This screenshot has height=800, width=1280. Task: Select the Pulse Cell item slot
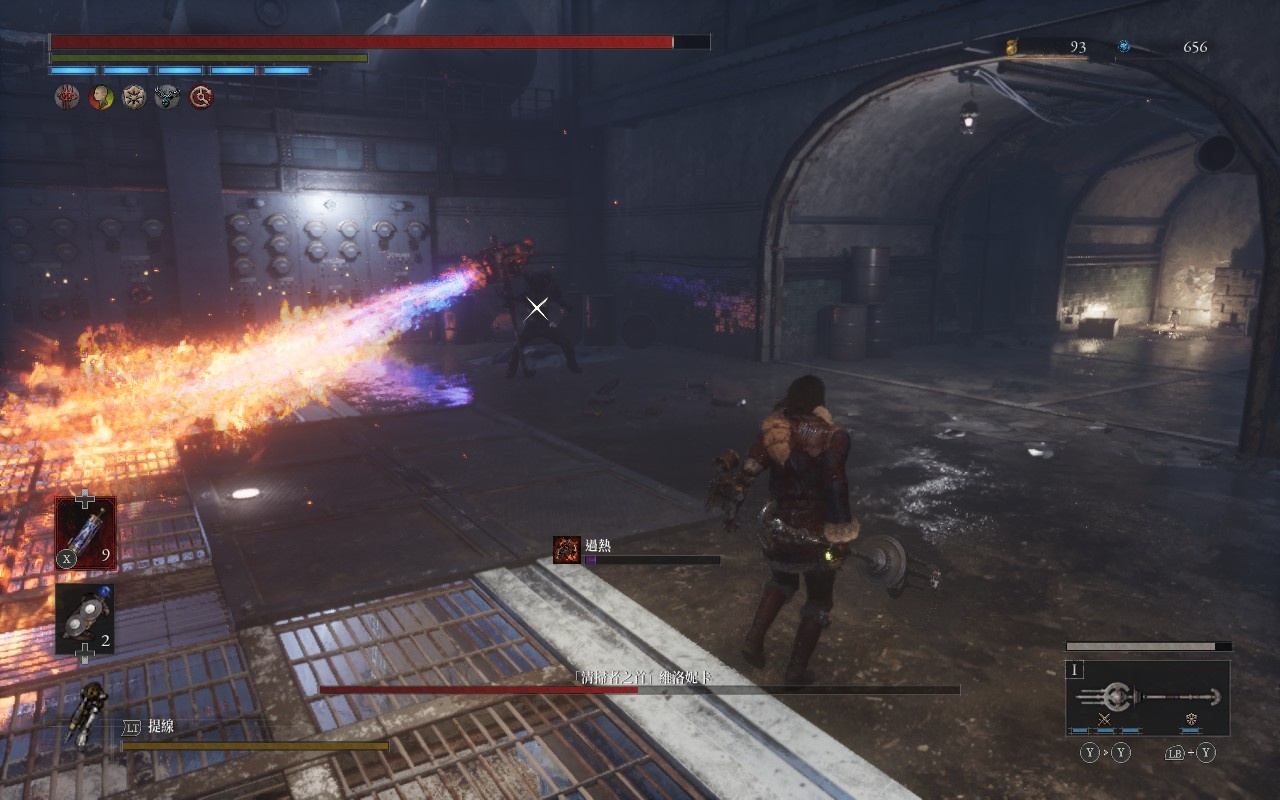[85, 532]
